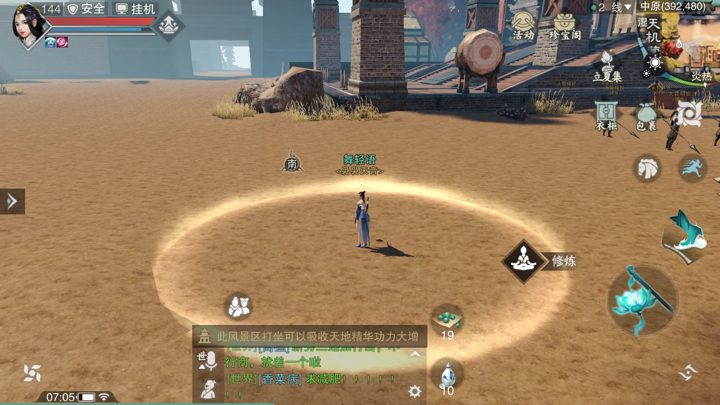Open the two-person social icon

pos(237,306)
